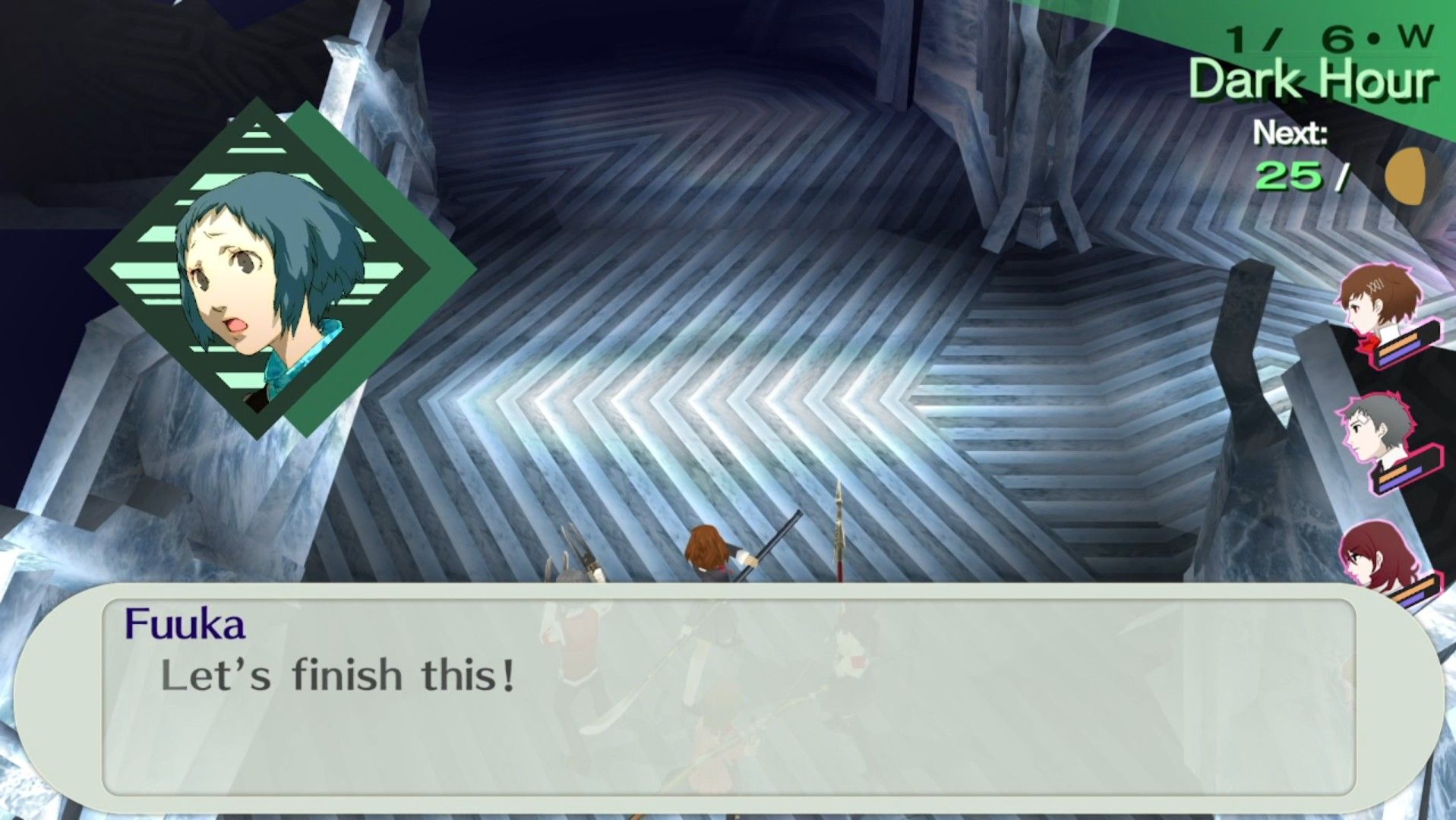Click the Next label under Dark Hour
The image size is (1456, 820).
tap(1291, 134)
